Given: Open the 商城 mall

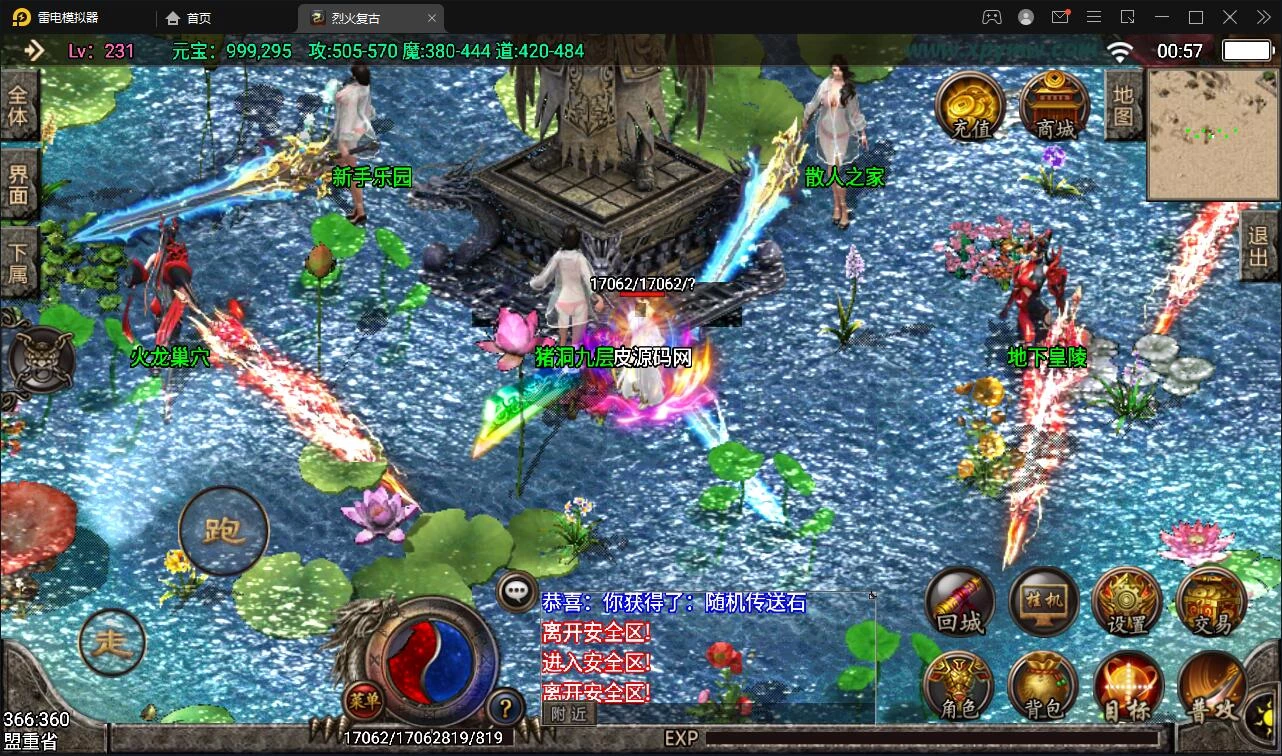Looking at the screenshot, I should 1054,106.
